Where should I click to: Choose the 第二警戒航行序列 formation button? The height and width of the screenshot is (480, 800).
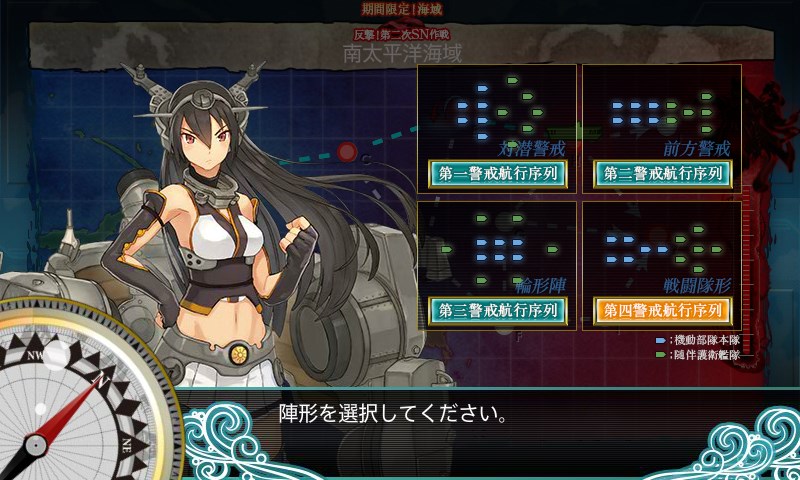(662, 173)
